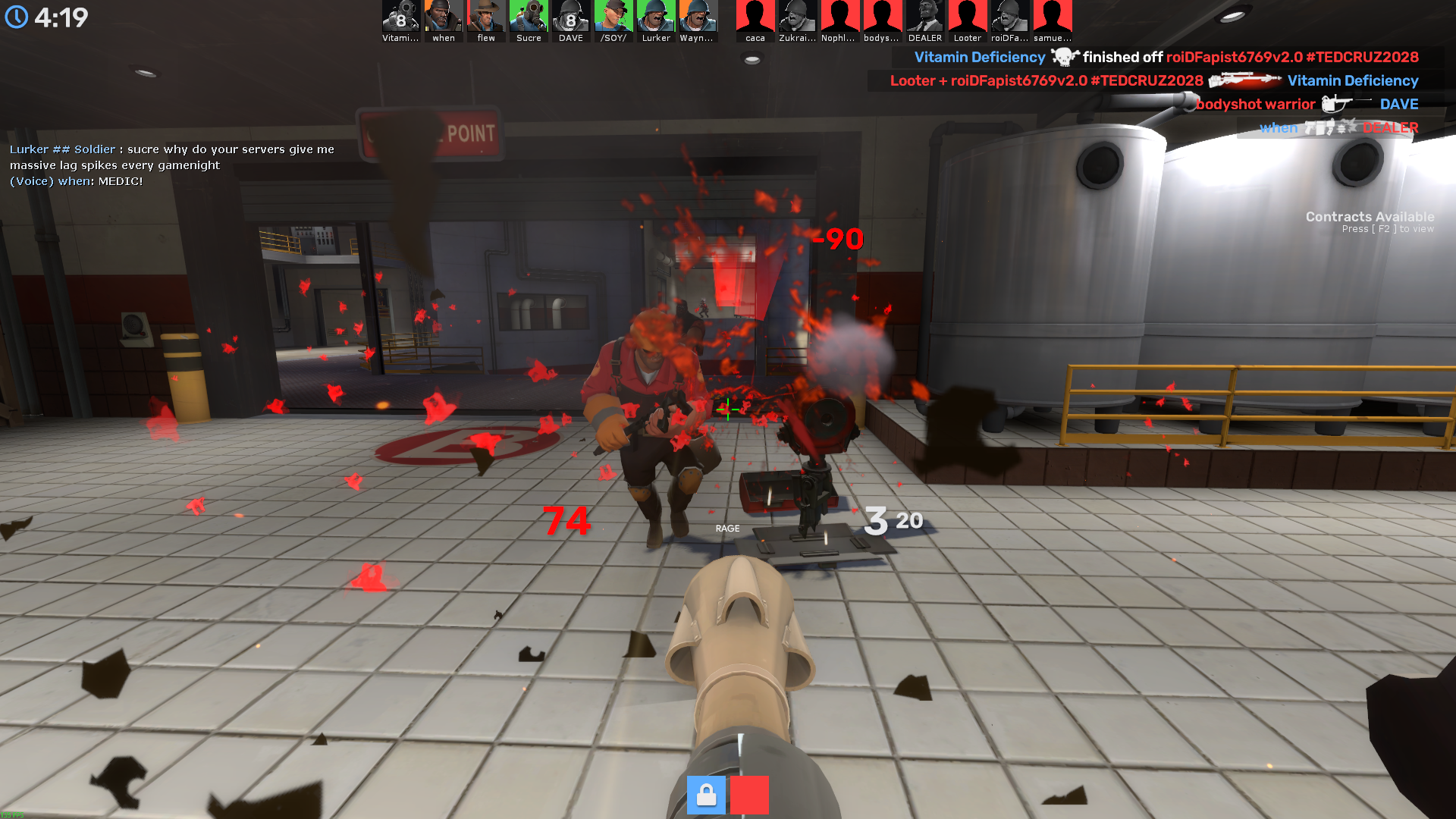
Task: Choose the player portrait labeled when
Action: pos(444,17)
